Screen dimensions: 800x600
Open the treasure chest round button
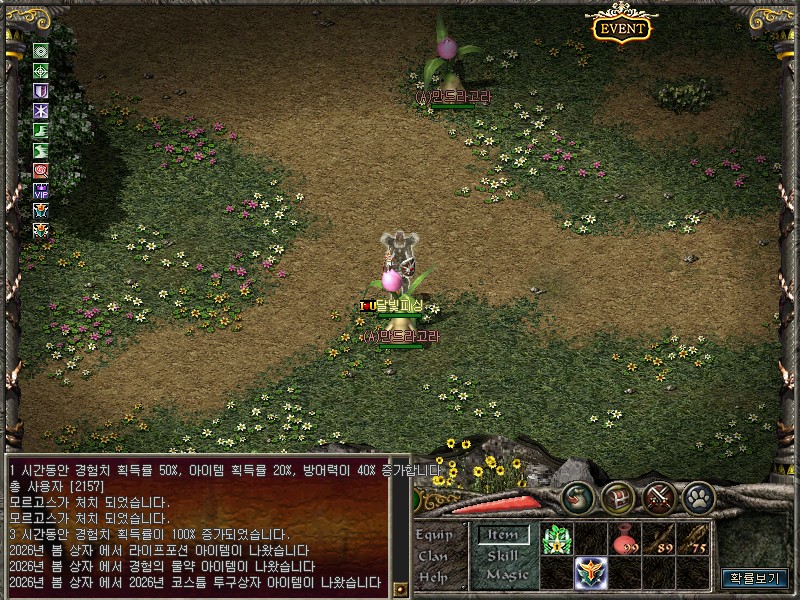(x=617, y=497)
